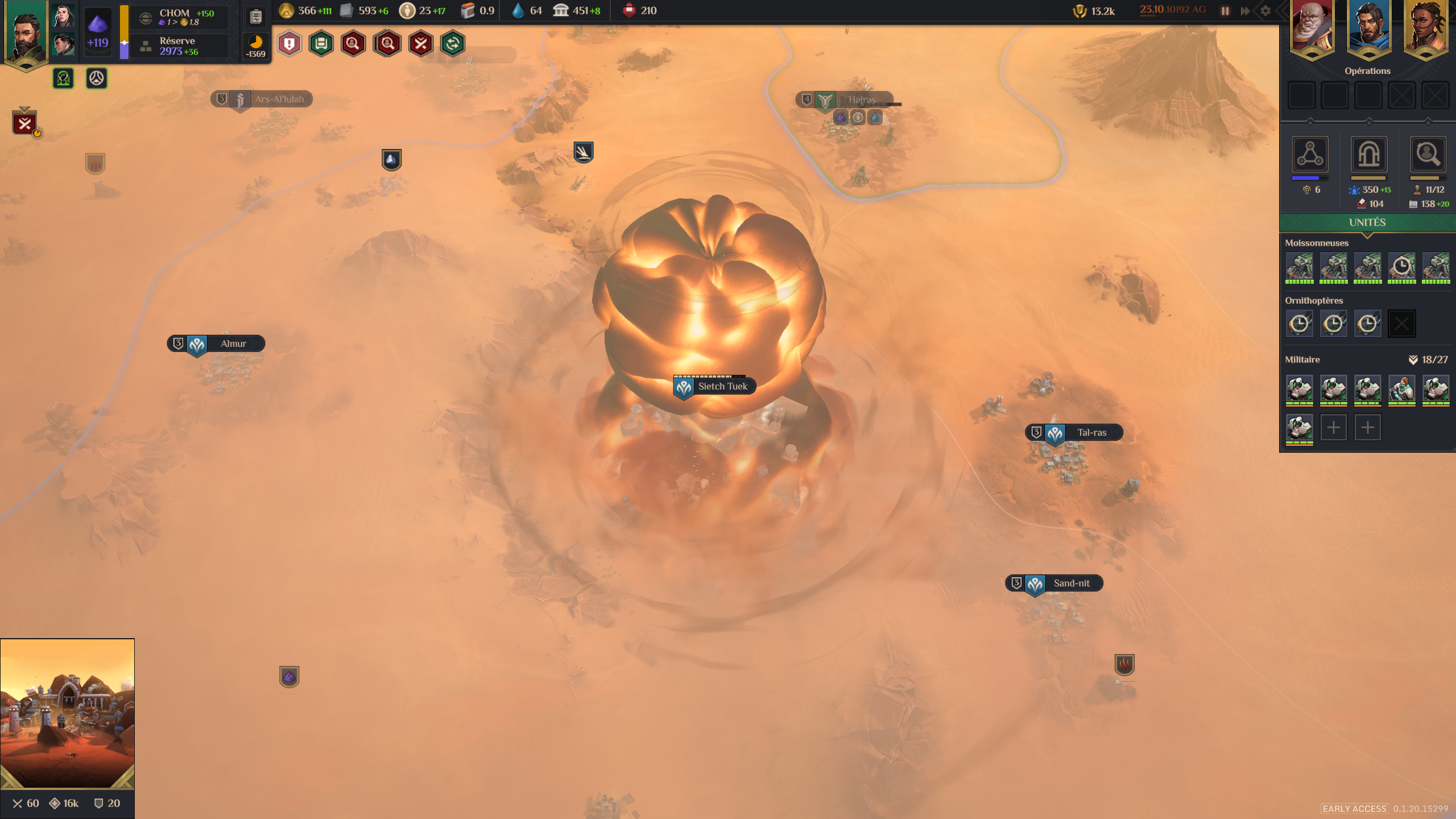
Task: Open the archway building panel on the right
Action: [x=1368, y=154]
